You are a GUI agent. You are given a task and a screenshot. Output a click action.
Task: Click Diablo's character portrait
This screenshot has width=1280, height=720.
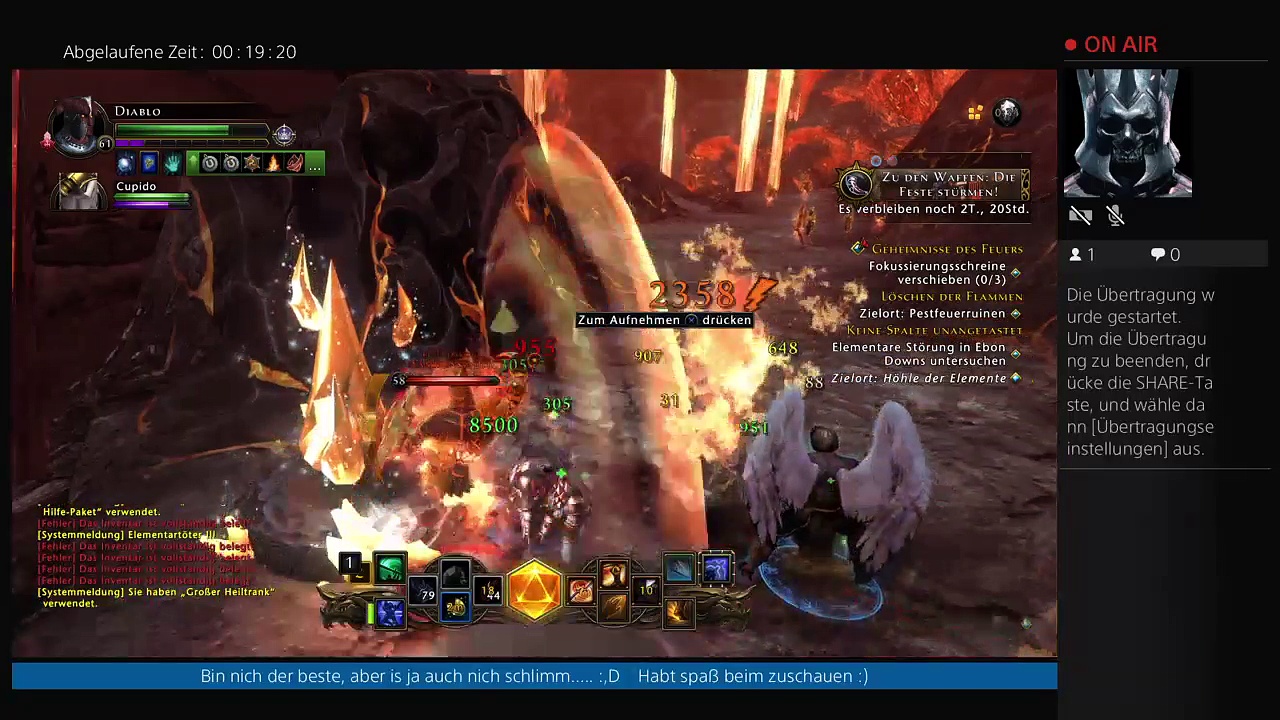point(77,127)
